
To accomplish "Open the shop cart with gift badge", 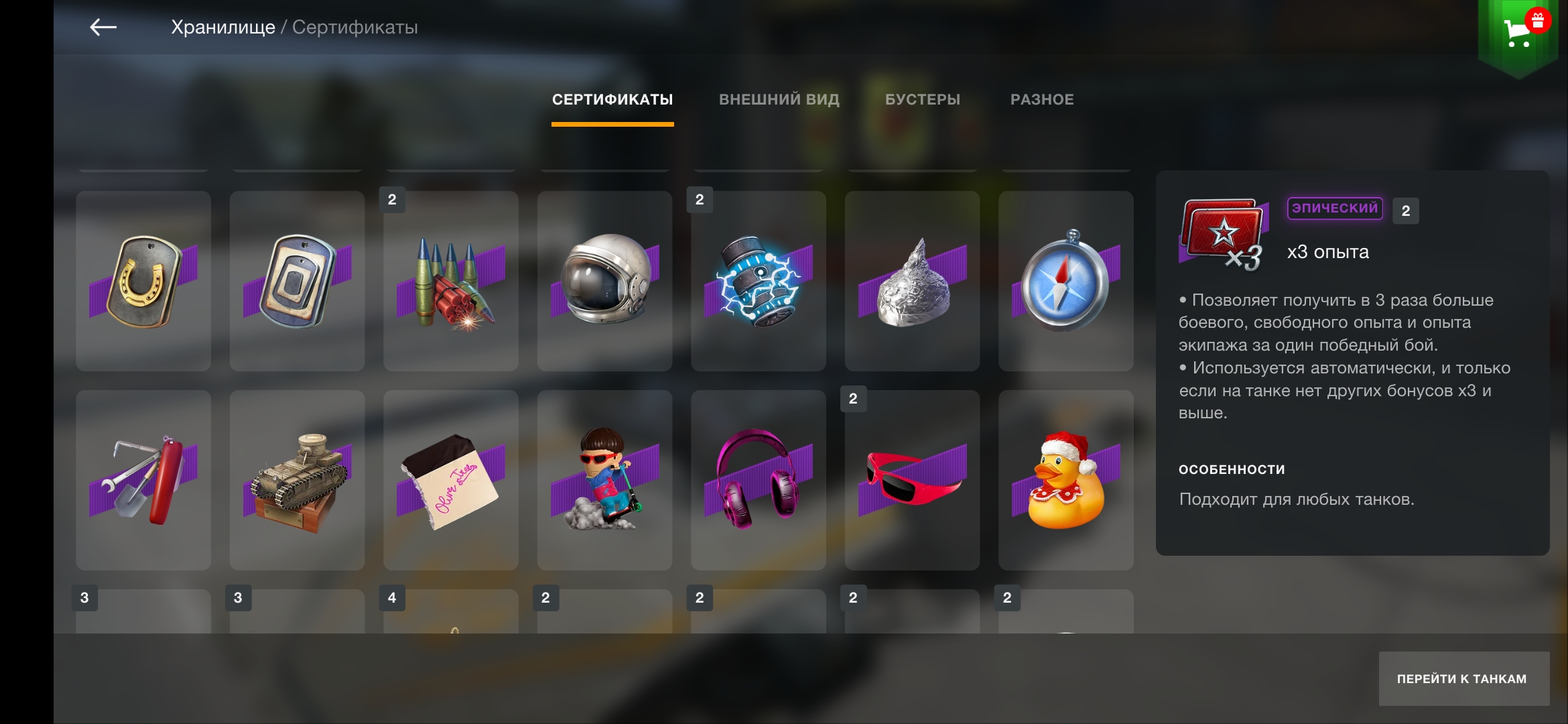I will pyautogui.click(x=1518, y=32).
